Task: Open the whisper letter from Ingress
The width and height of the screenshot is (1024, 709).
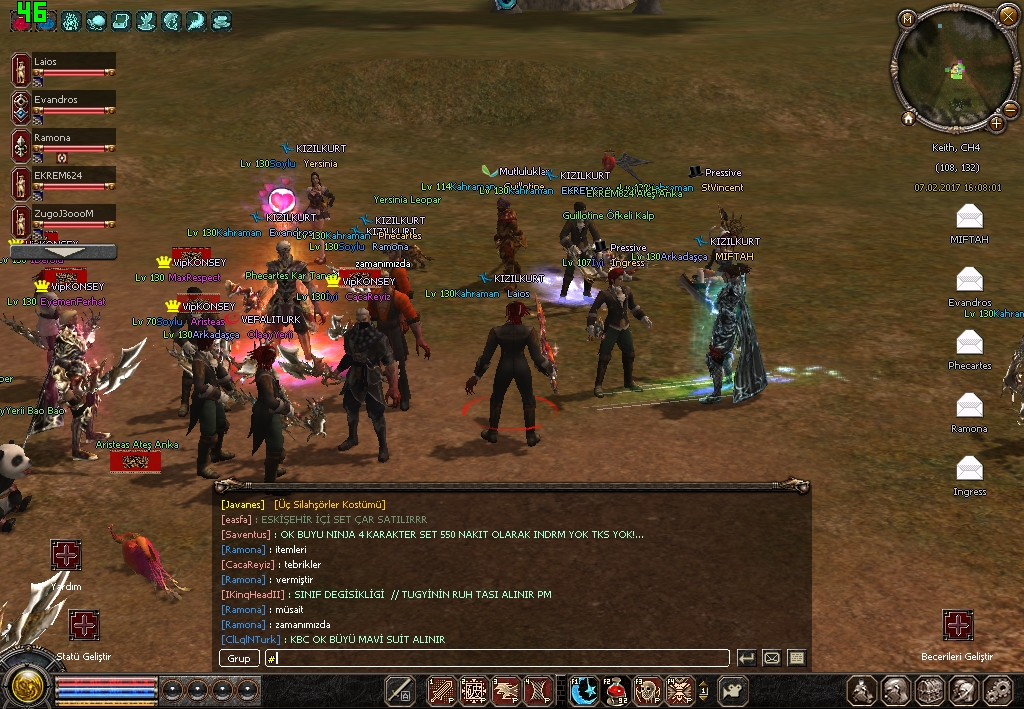Action: pos(969,468)
